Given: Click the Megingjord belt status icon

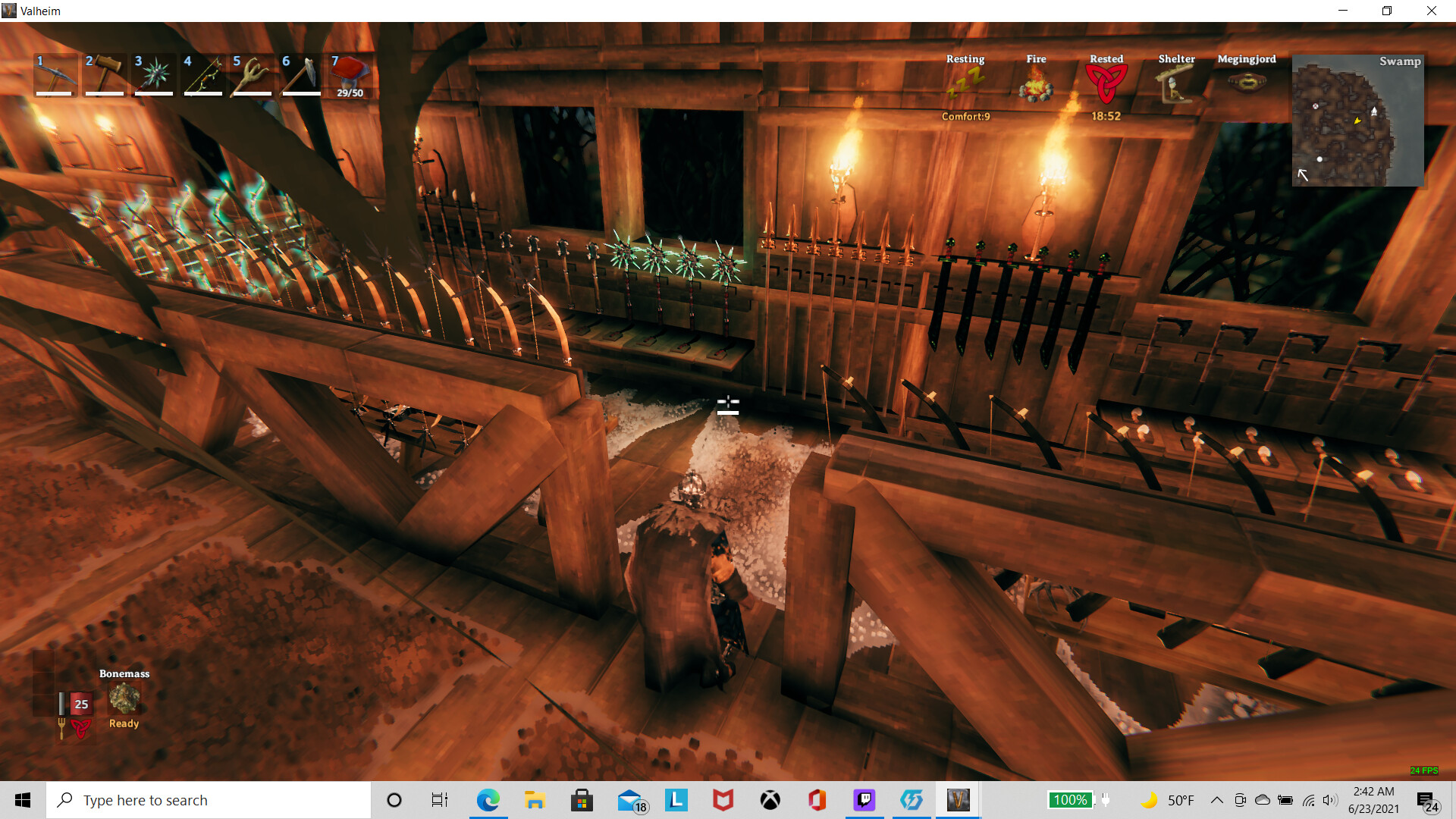Looking at the screenshot, I should 1247,82.
